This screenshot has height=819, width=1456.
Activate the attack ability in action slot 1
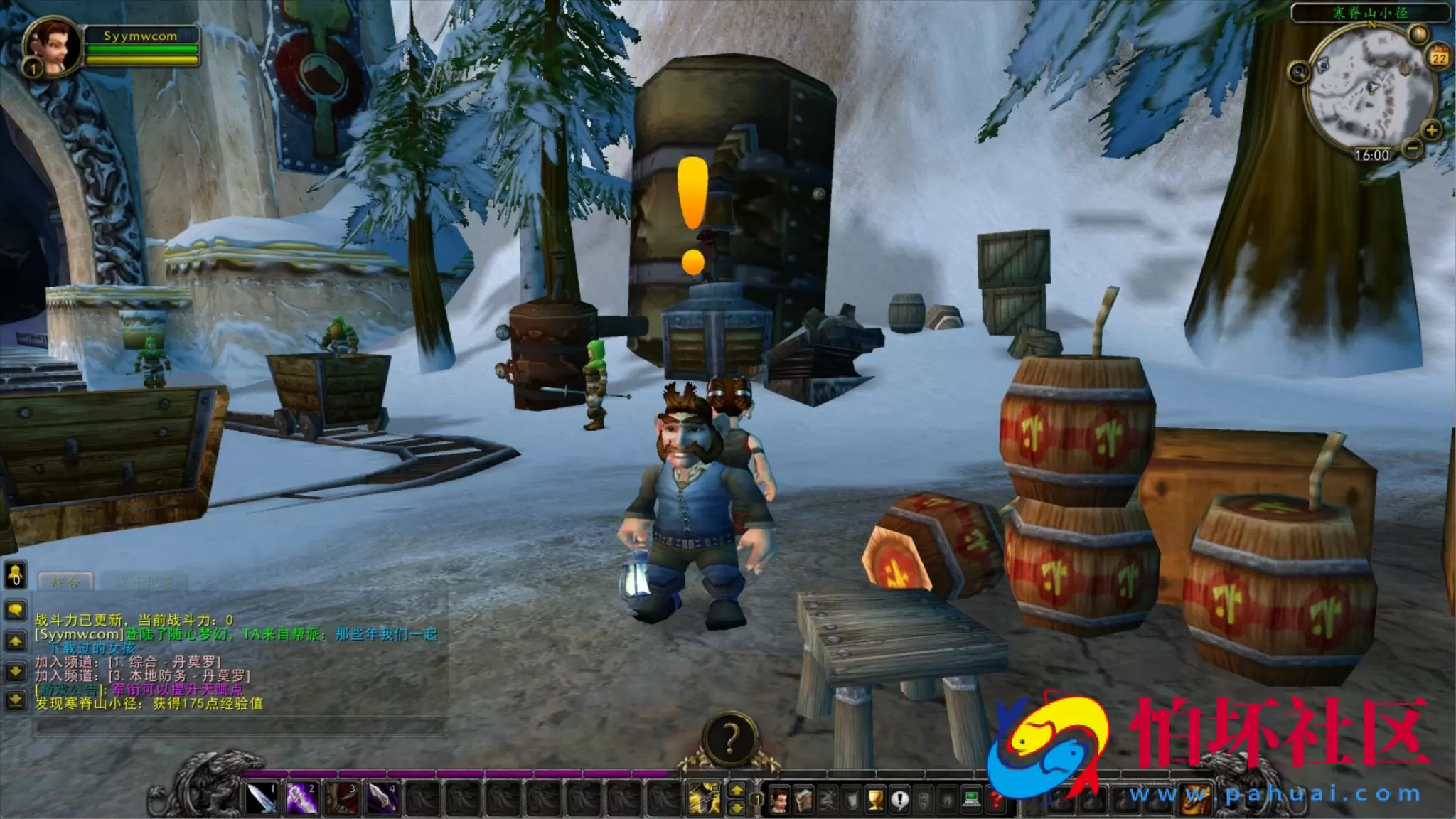point(260,798)
